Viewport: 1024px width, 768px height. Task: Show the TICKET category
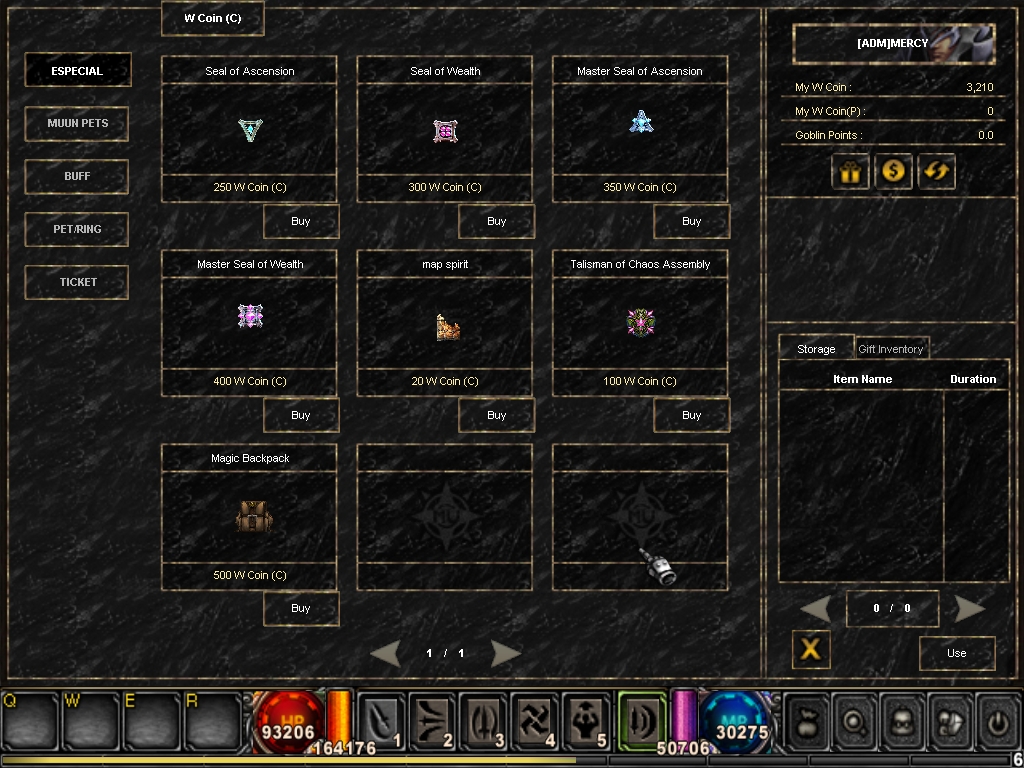[x=77, y=282]
